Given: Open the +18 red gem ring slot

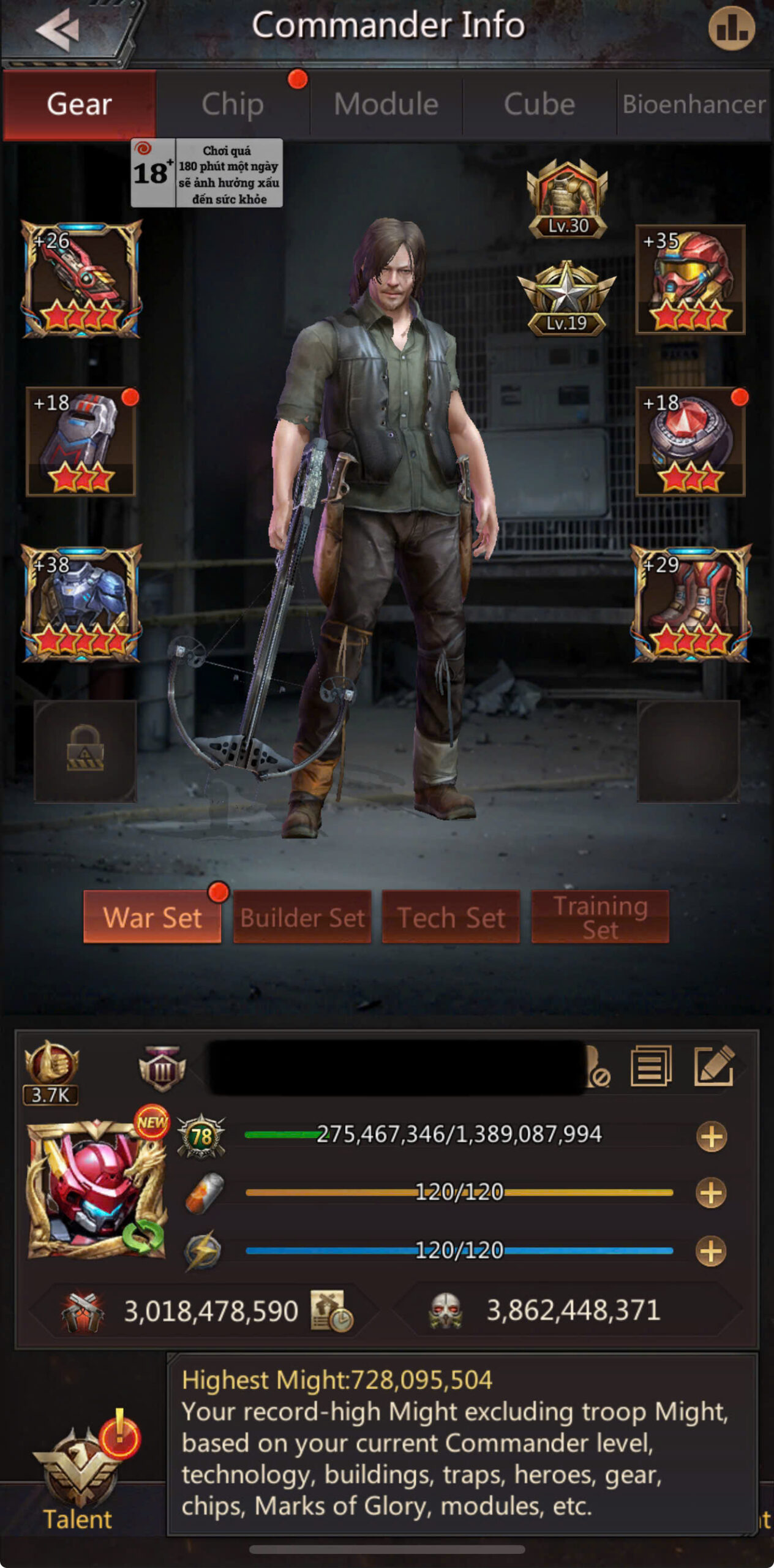Looking at the screenshot, I should 690,441.
